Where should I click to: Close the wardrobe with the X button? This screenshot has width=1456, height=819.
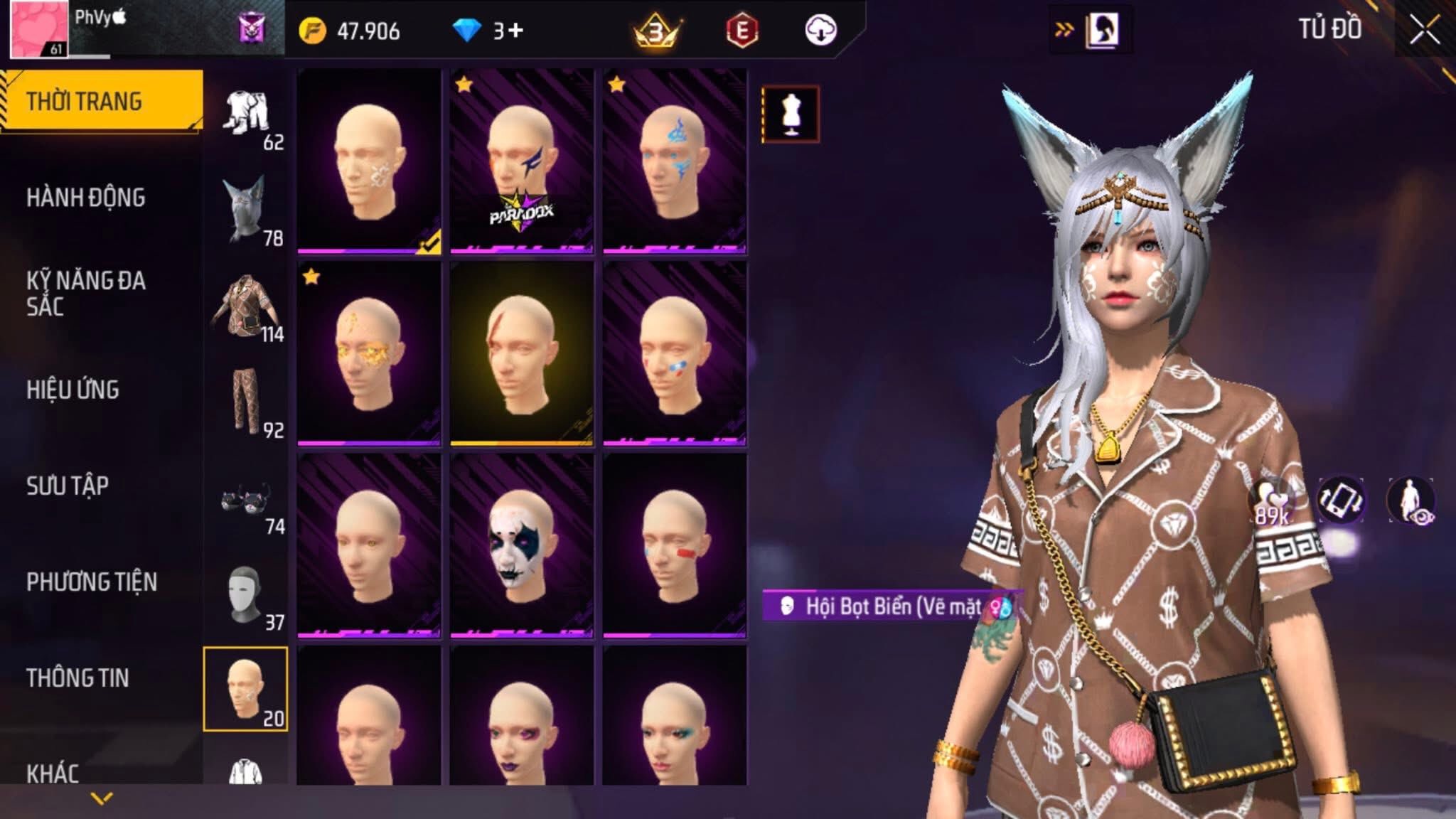click(x=1424, y=31)
